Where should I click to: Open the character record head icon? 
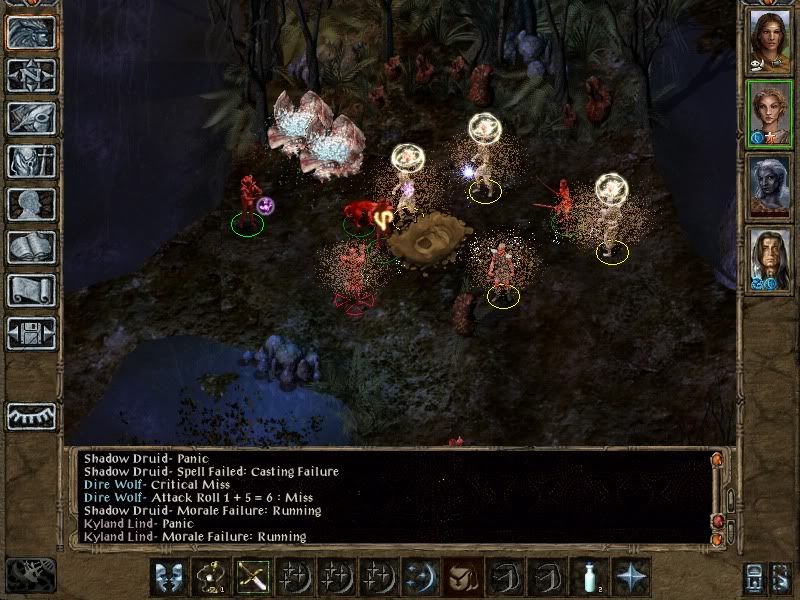pyautogui.click(x=31, y=204)
